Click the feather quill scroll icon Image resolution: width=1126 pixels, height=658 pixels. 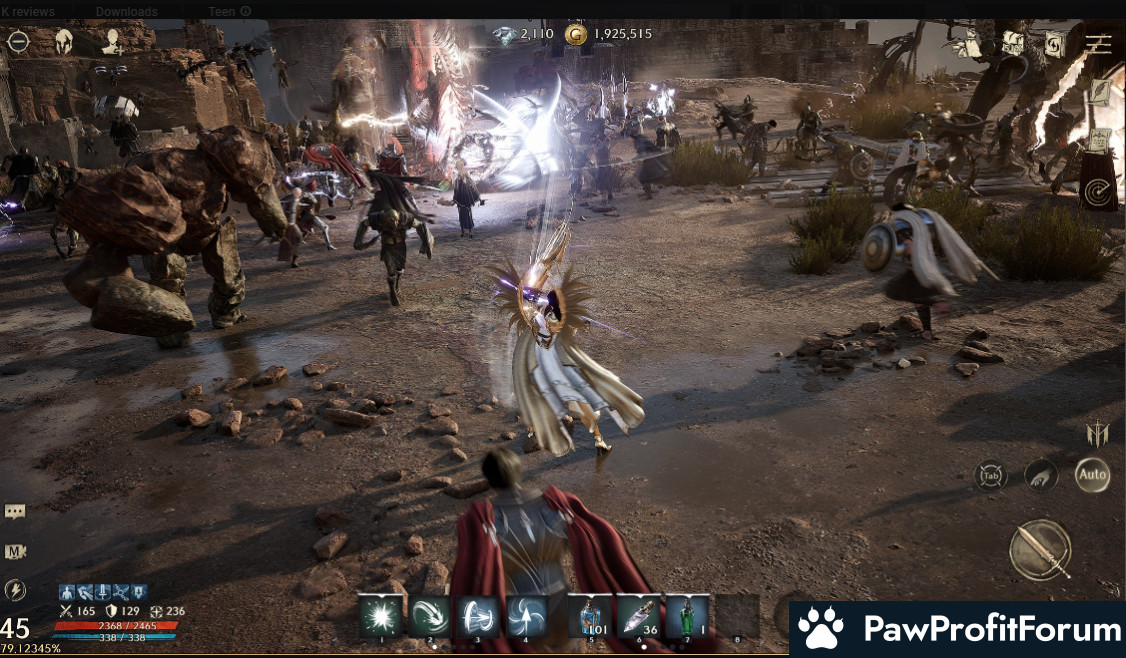tap(1101, 93)
